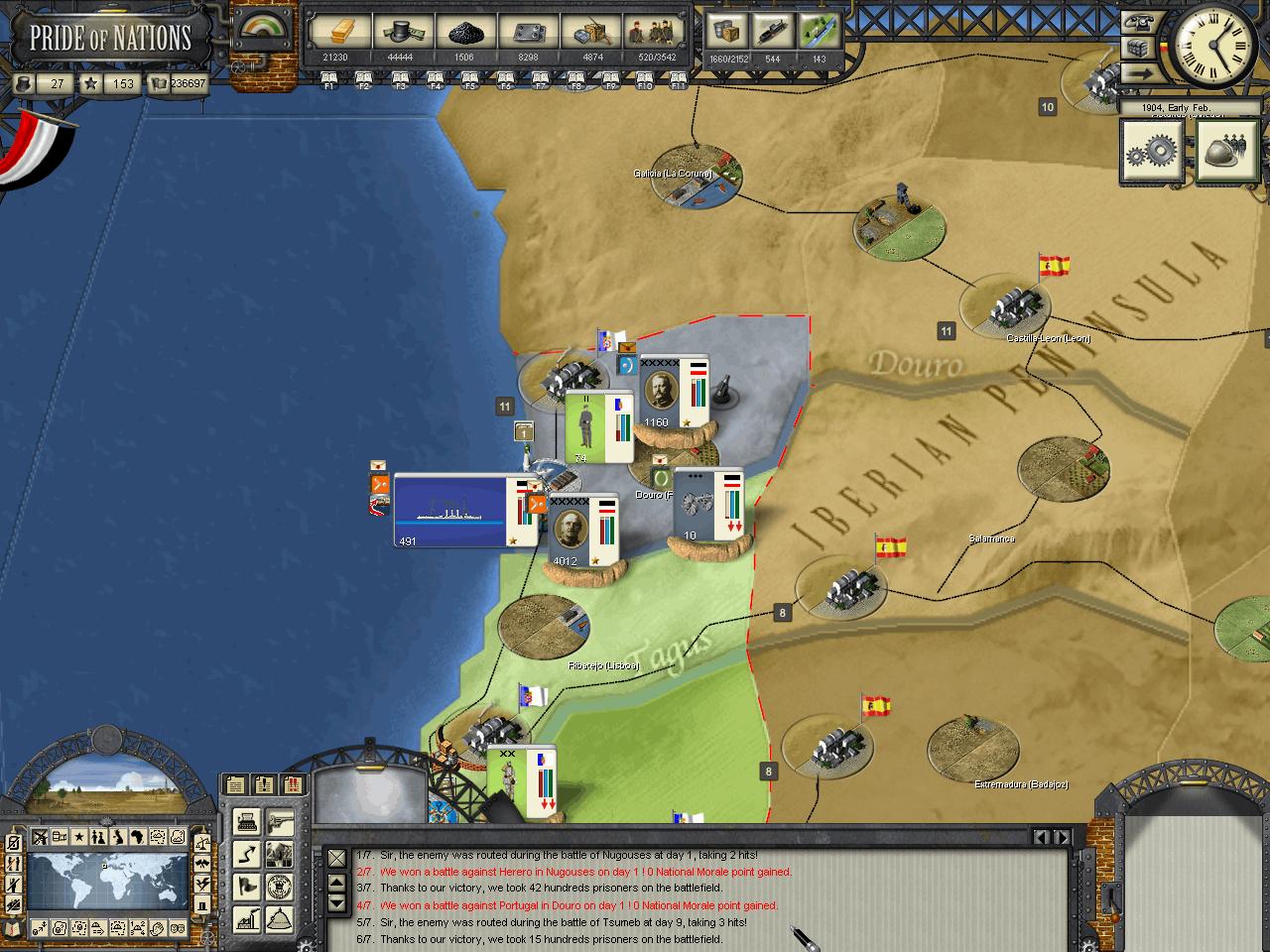Open the flag button in the side panel

point(247,886)
